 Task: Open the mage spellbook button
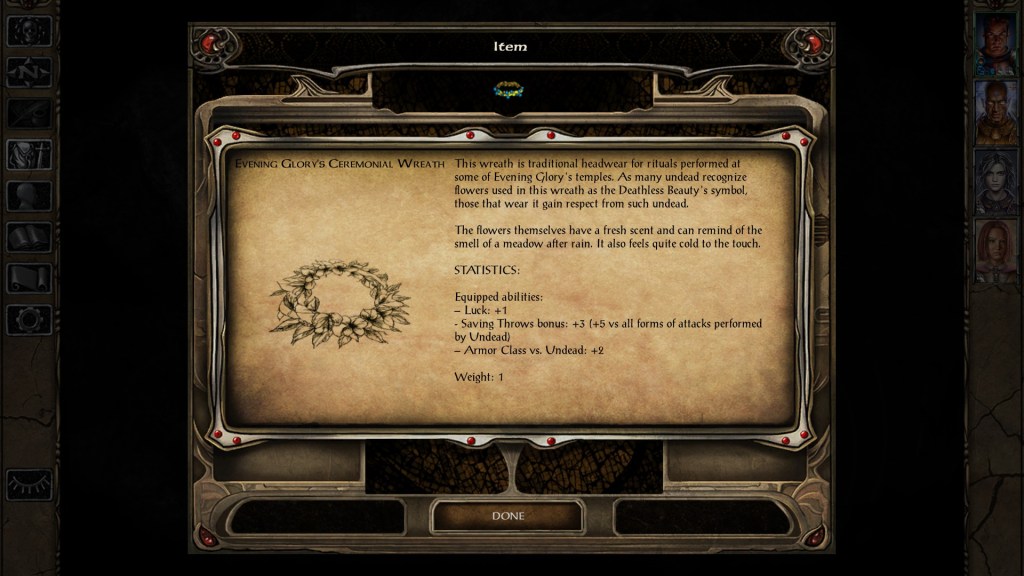[29, 237]
